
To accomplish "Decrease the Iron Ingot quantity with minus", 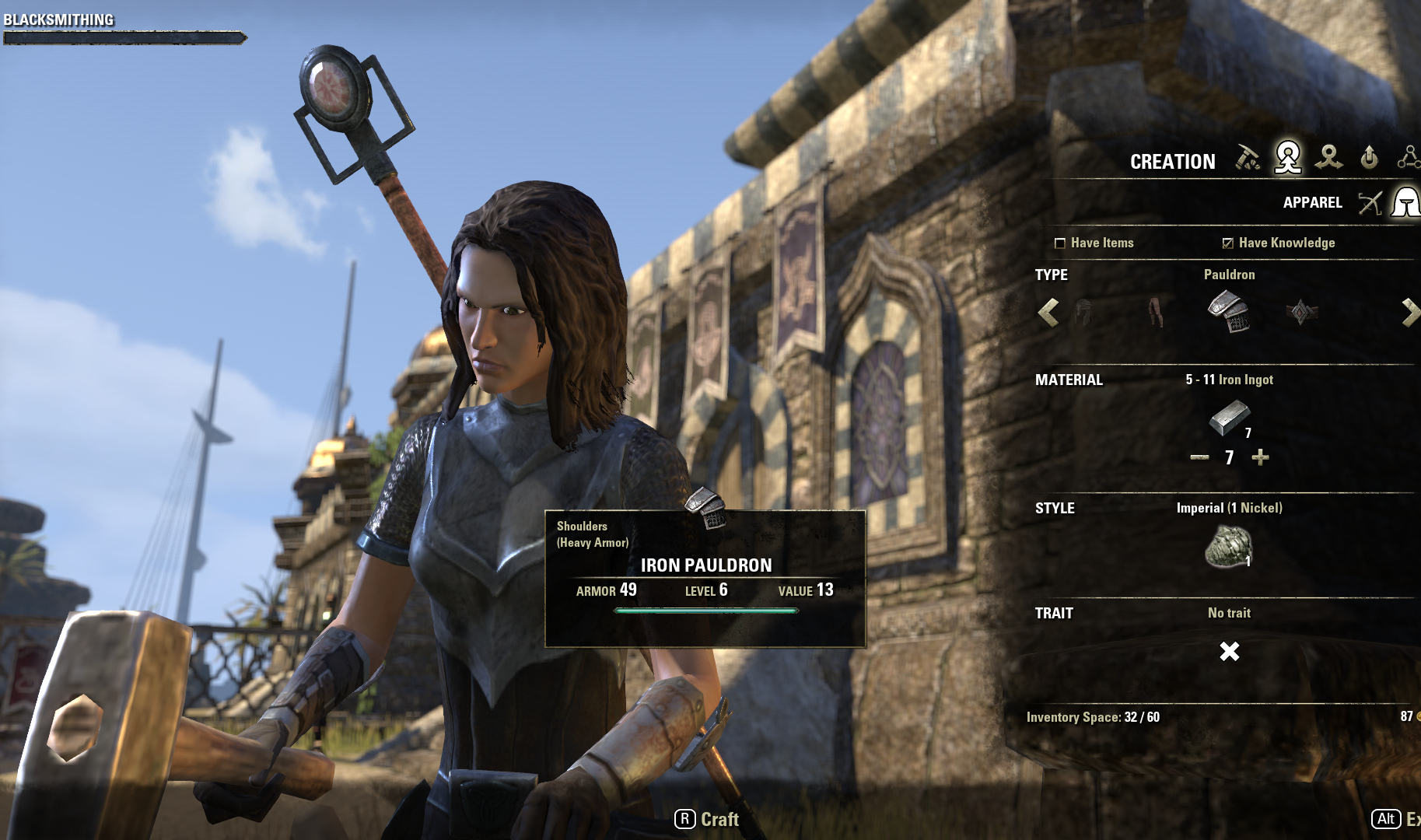I will pos(1199,457).
